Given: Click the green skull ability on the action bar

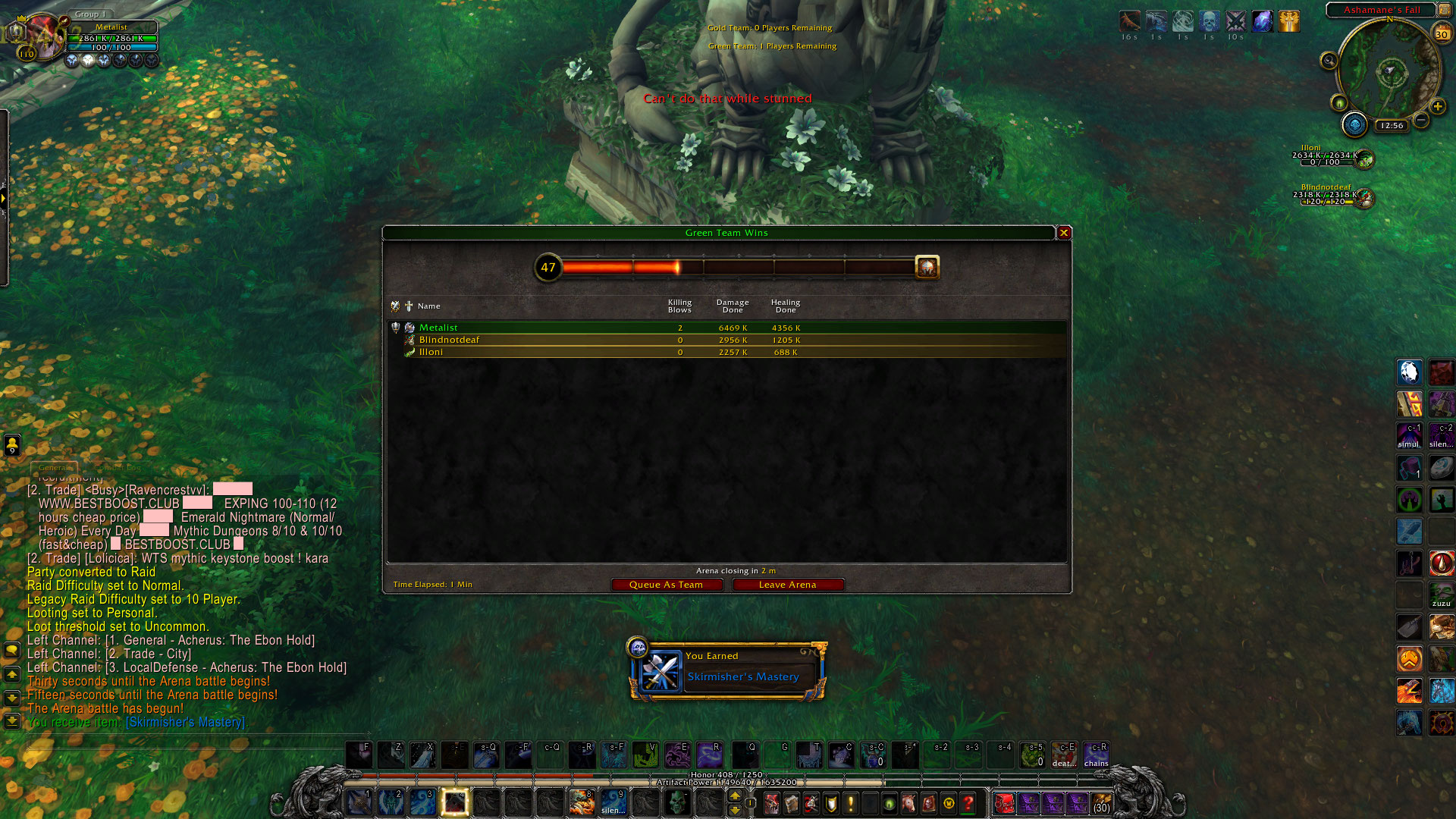Looking at the screenshot, I should 677,803.
